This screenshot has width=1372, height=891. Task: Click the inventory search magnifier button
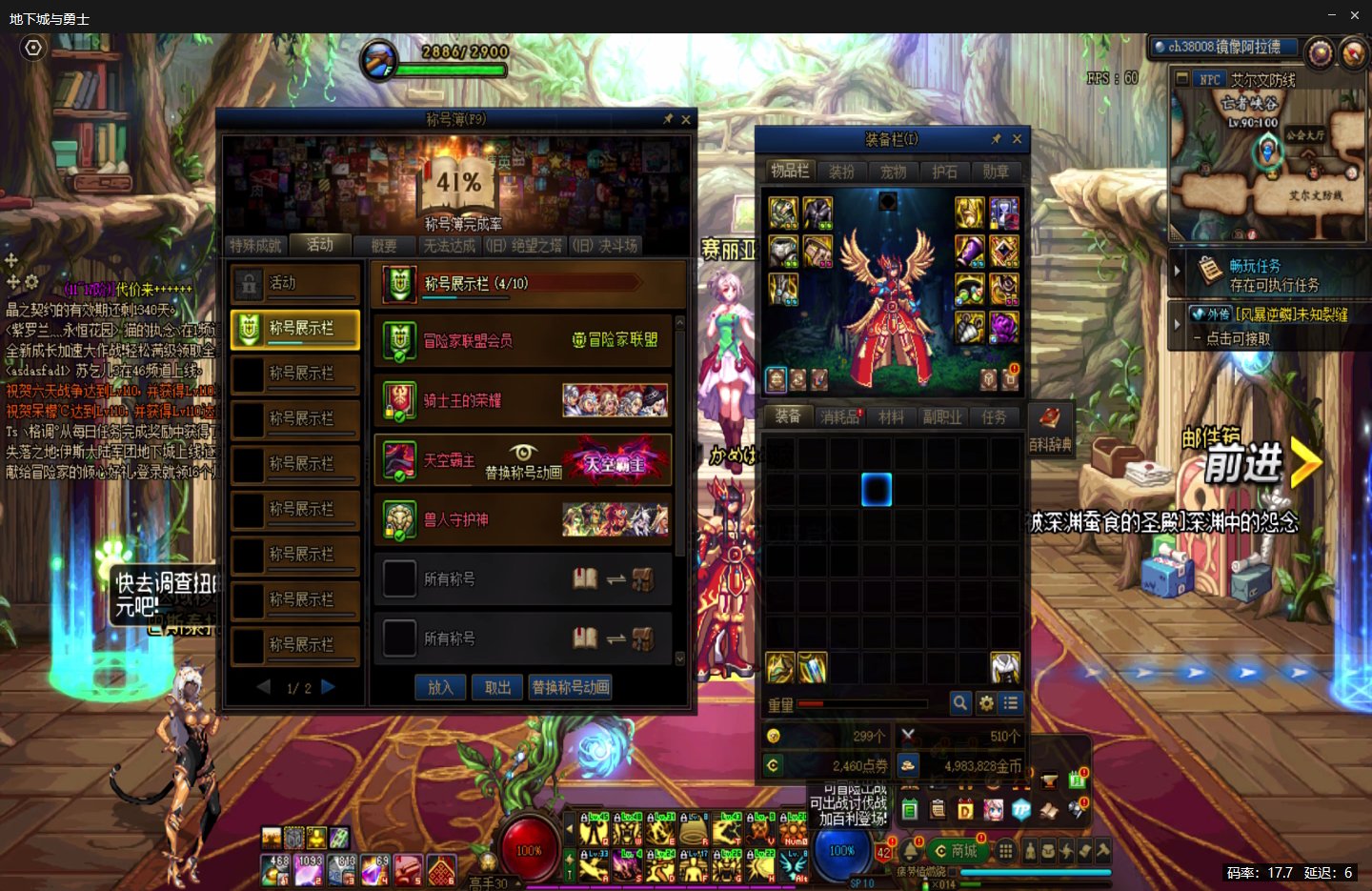[x=960, y=703]
